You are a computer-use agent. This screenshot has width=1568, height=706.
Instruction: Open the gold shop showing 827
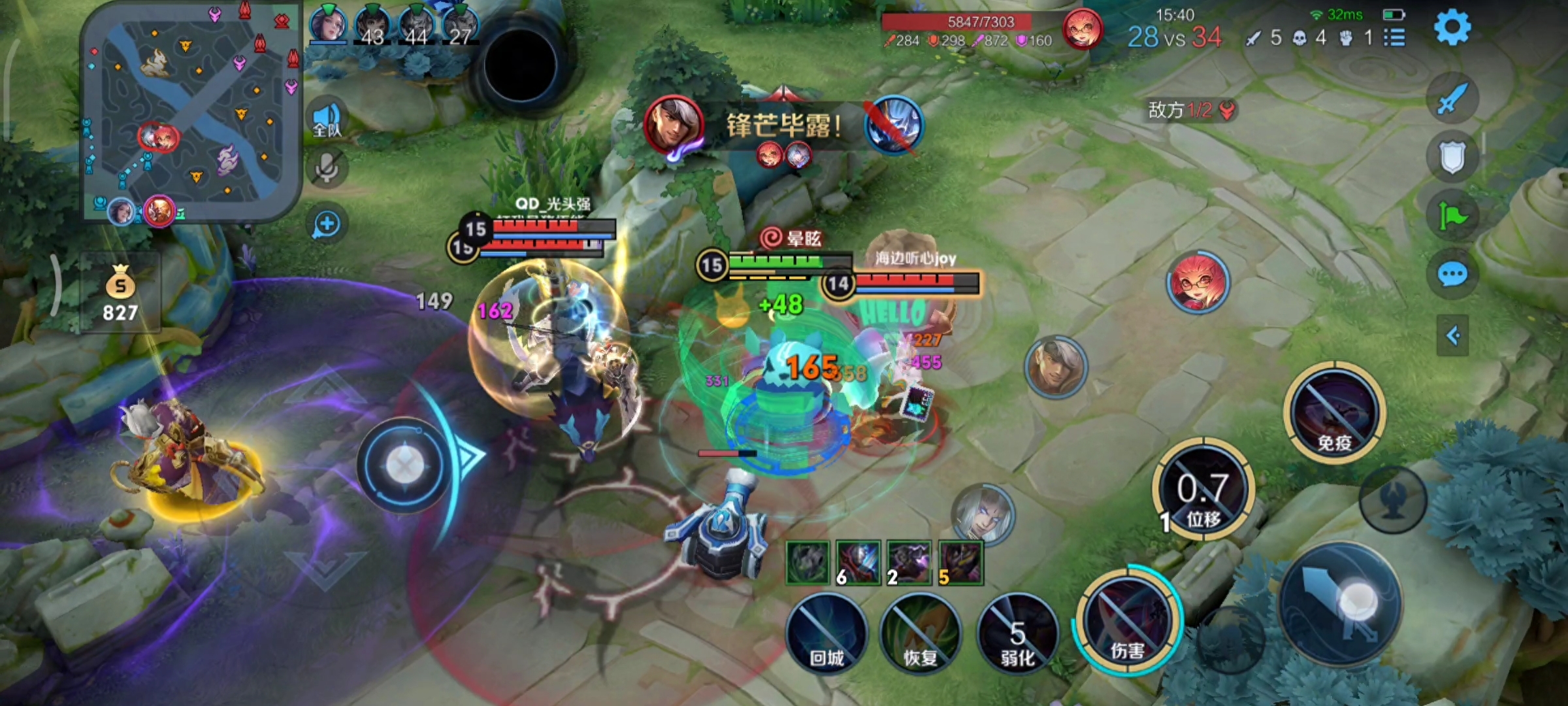tap(120, 294)
